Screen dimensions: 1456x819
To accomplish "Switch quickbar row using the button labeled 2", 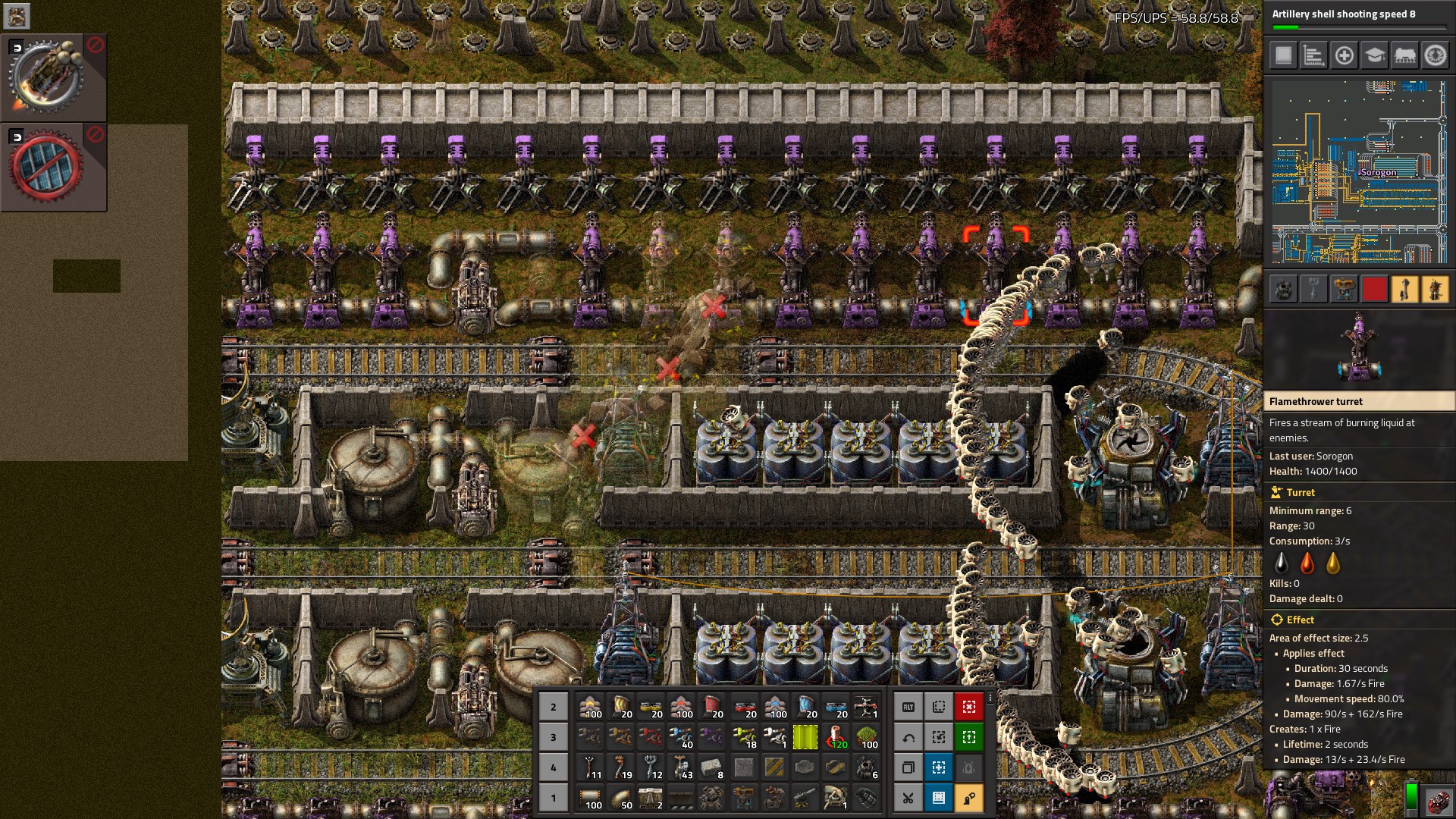I will click(x=553, y=707).
